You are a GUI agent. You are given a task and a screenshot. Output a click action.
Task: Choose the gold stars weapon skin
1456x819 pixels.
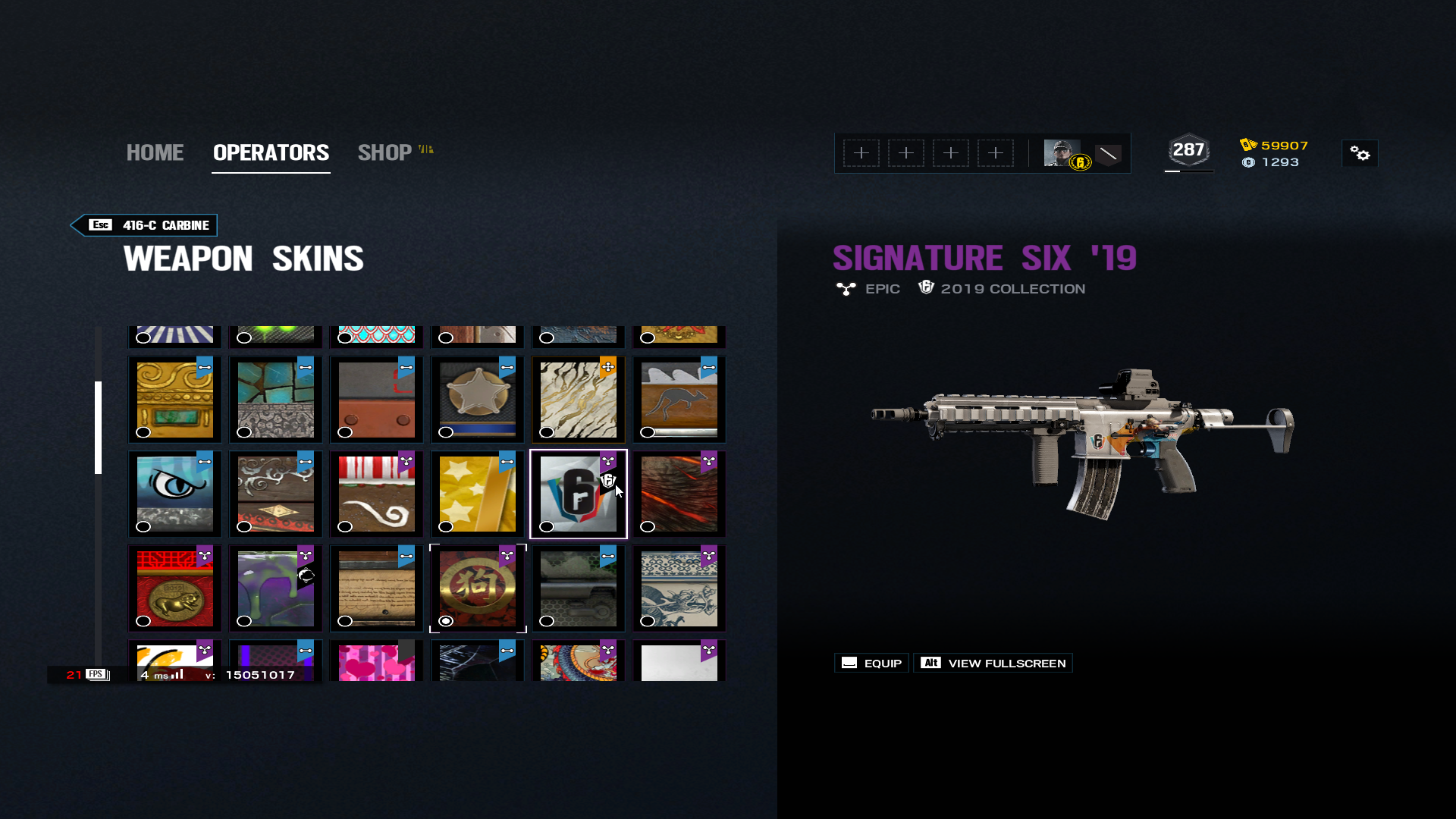click(477, 494)
